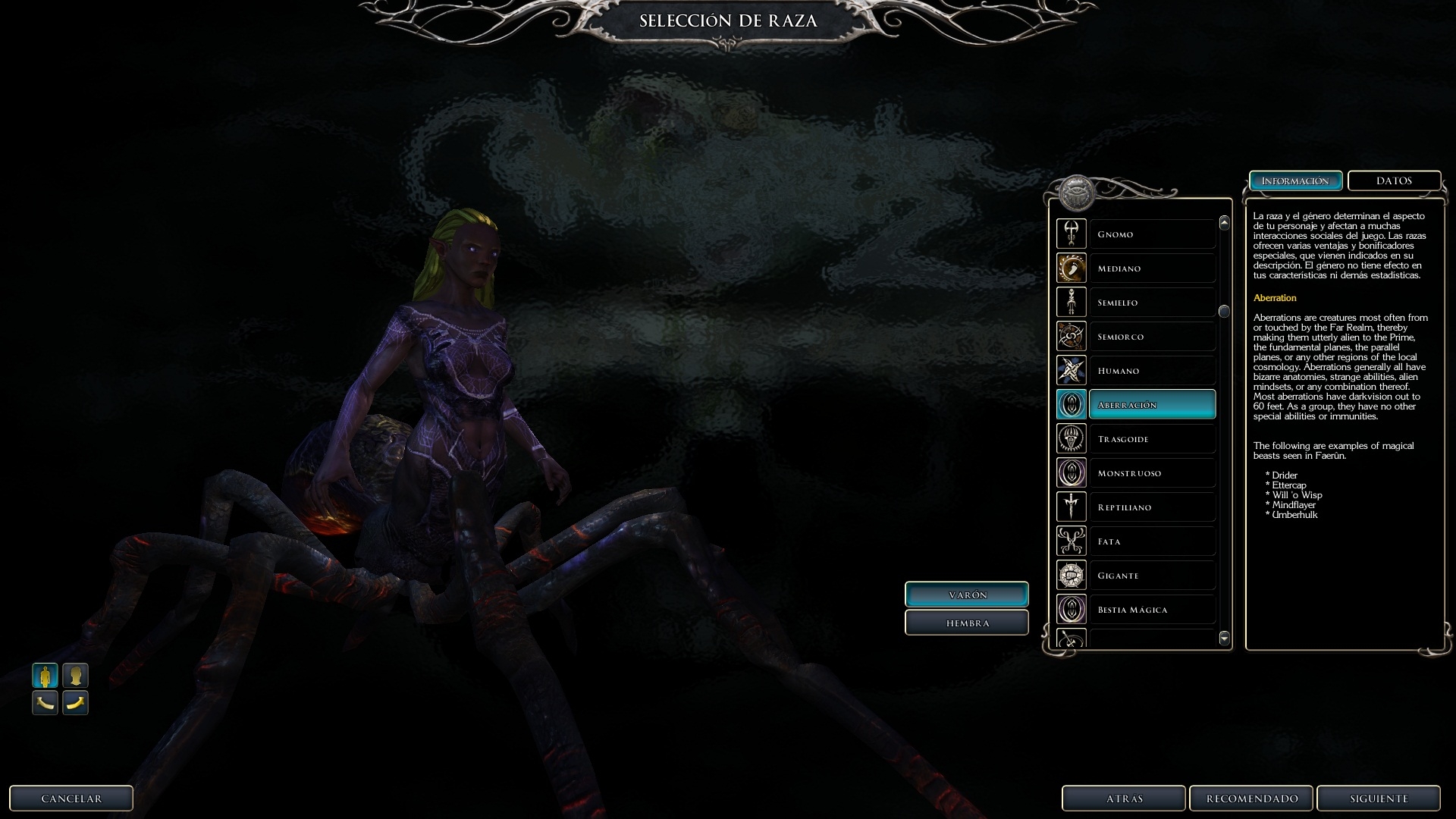Select the Bestia Mágica race
Viewport: 1456px width, 819px height.
[1151, 610]
